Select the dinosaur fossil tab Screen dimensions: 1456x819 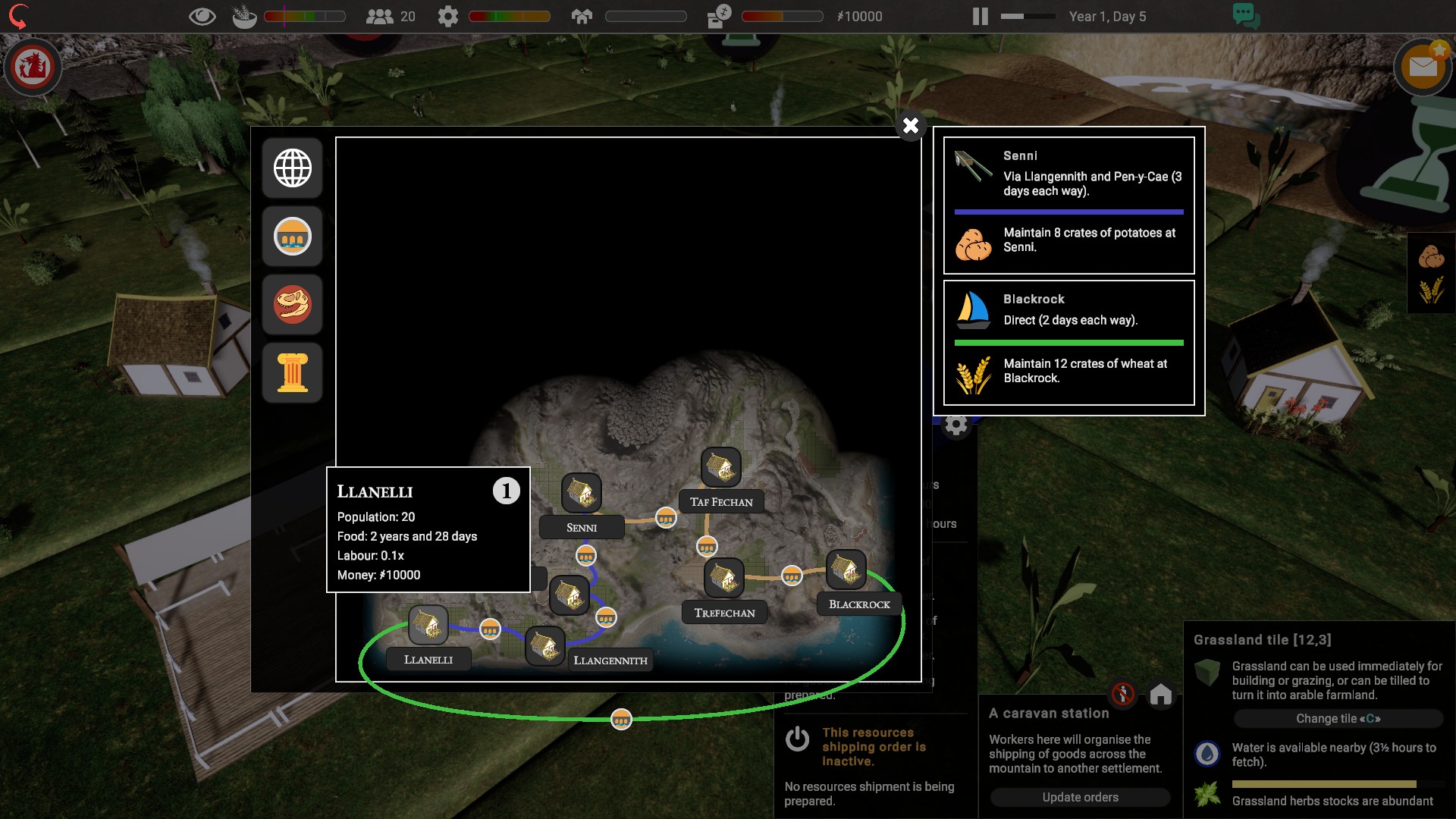293,305
